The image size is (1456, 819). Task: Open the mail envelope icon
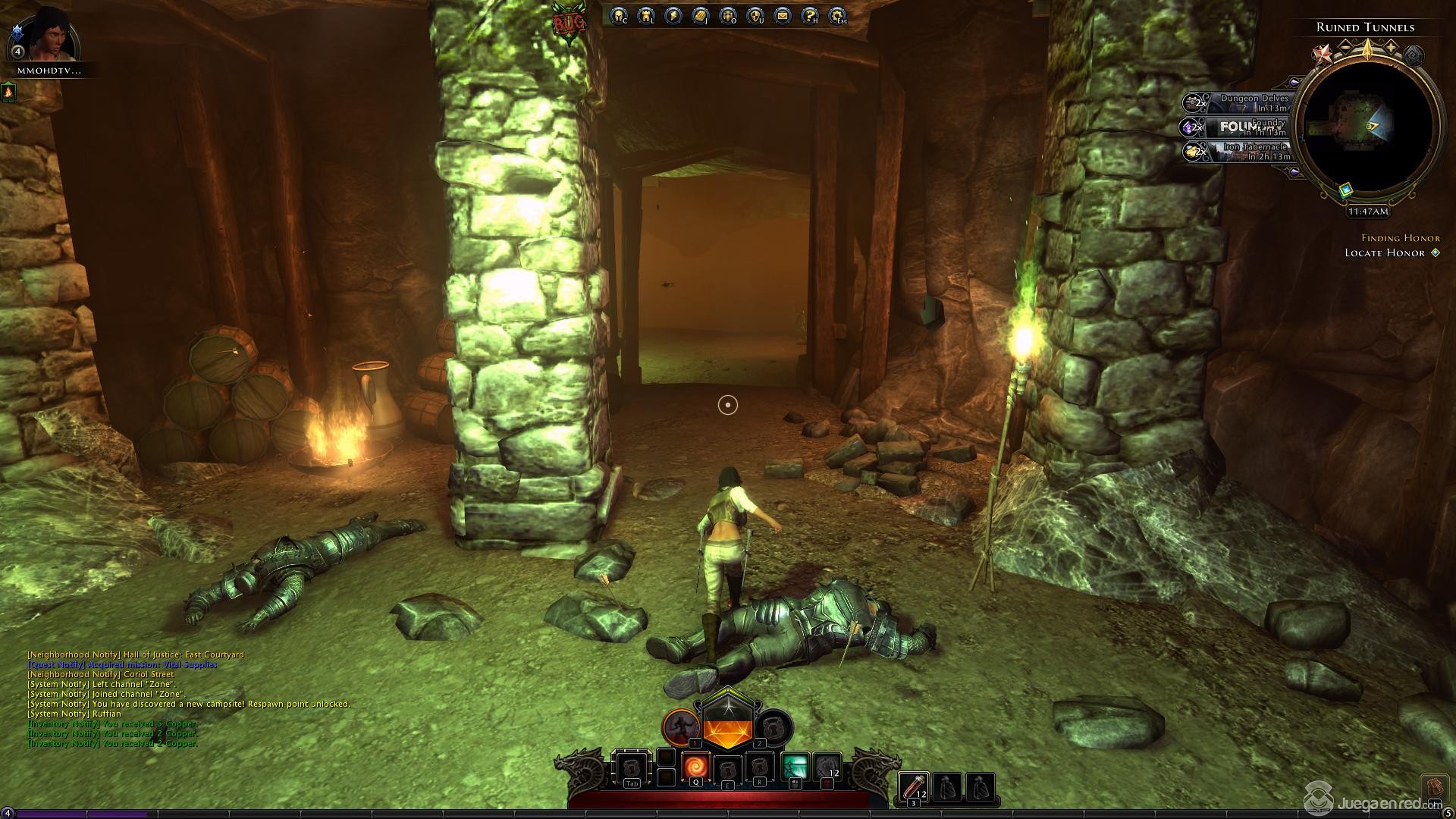[782, 15]
